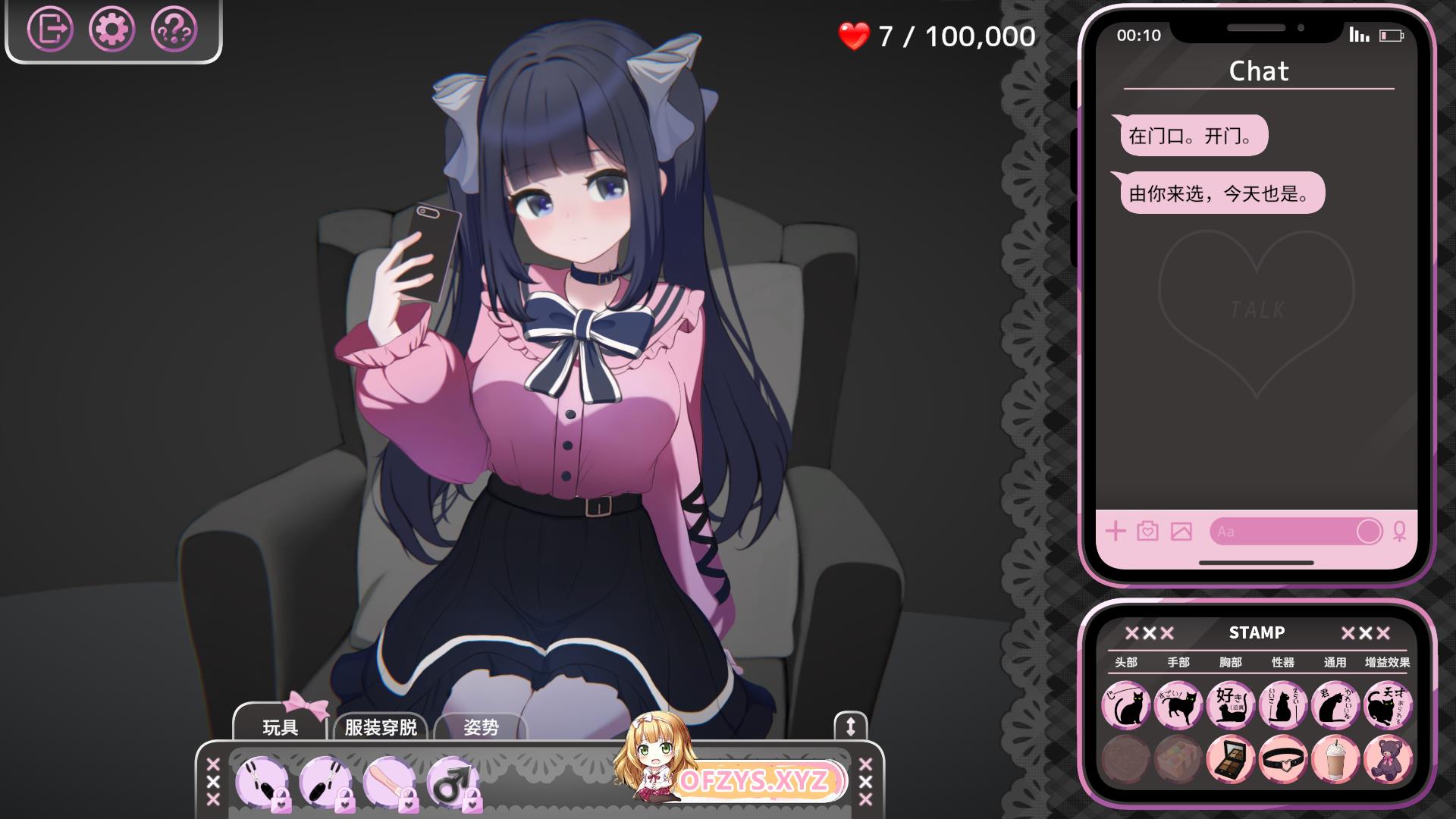Tap the plus button in chat
The image size is (1456, 819).
1116,531
